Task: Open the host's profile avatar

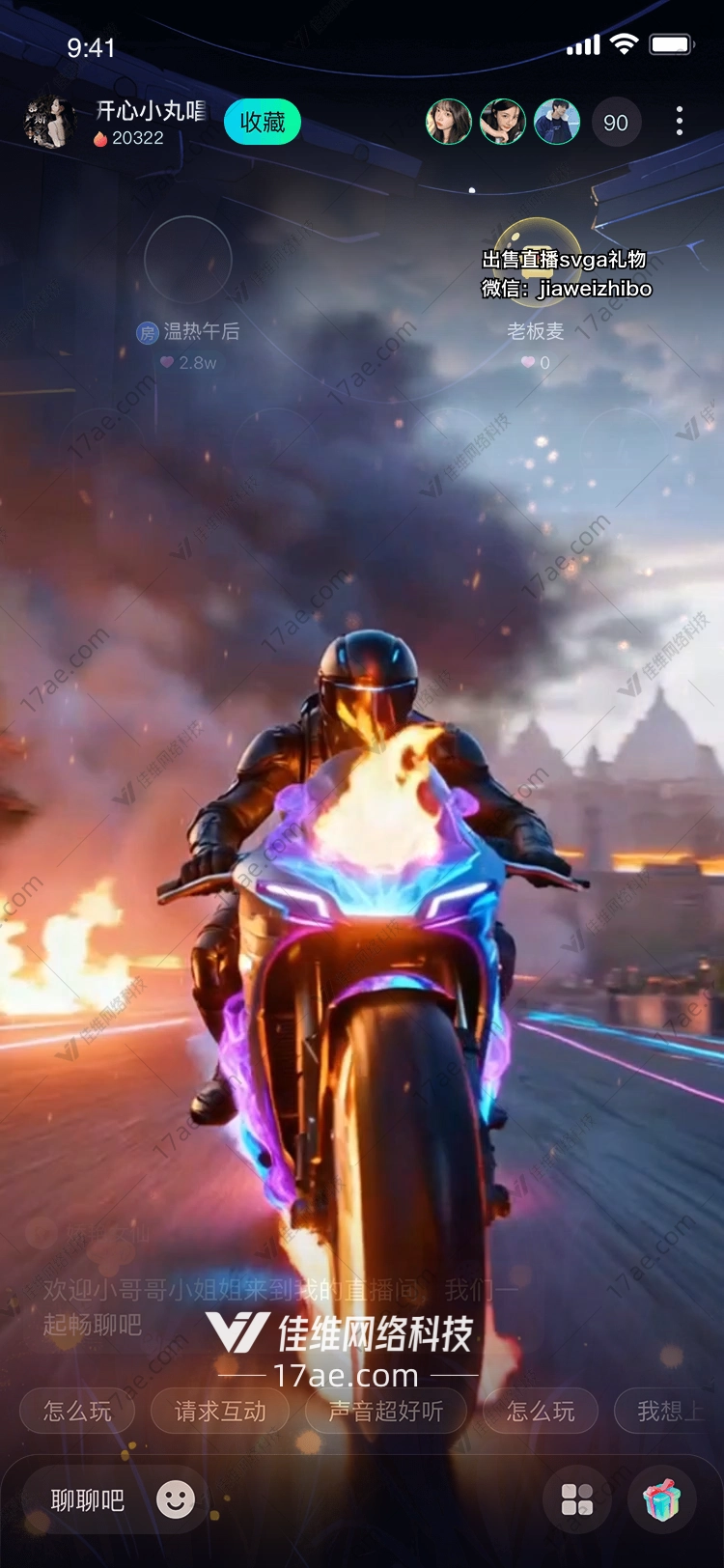Action: [x=48, y=123]
